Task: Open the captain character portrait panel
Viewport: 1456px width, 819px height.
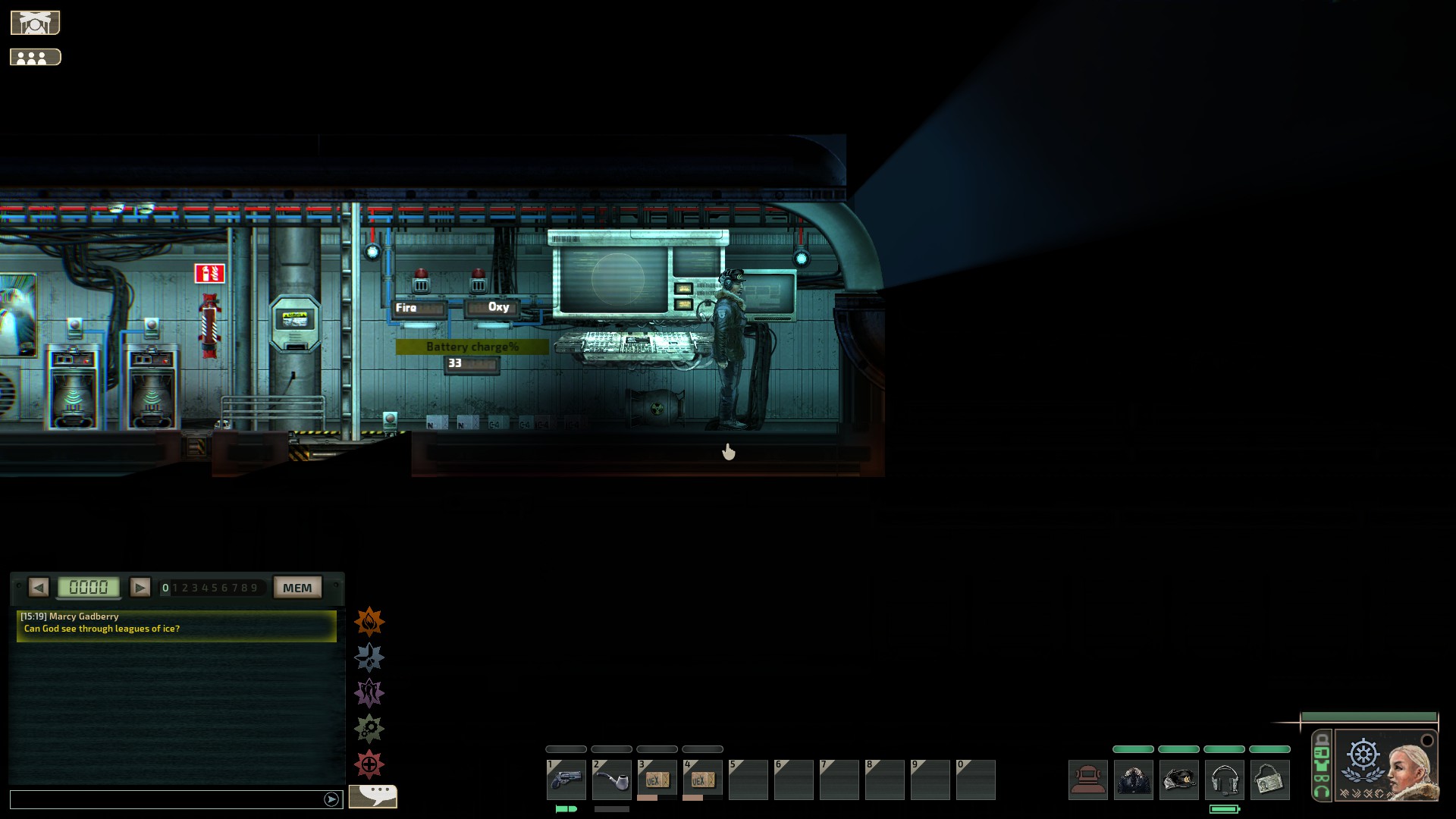Action: point(1386,764)
